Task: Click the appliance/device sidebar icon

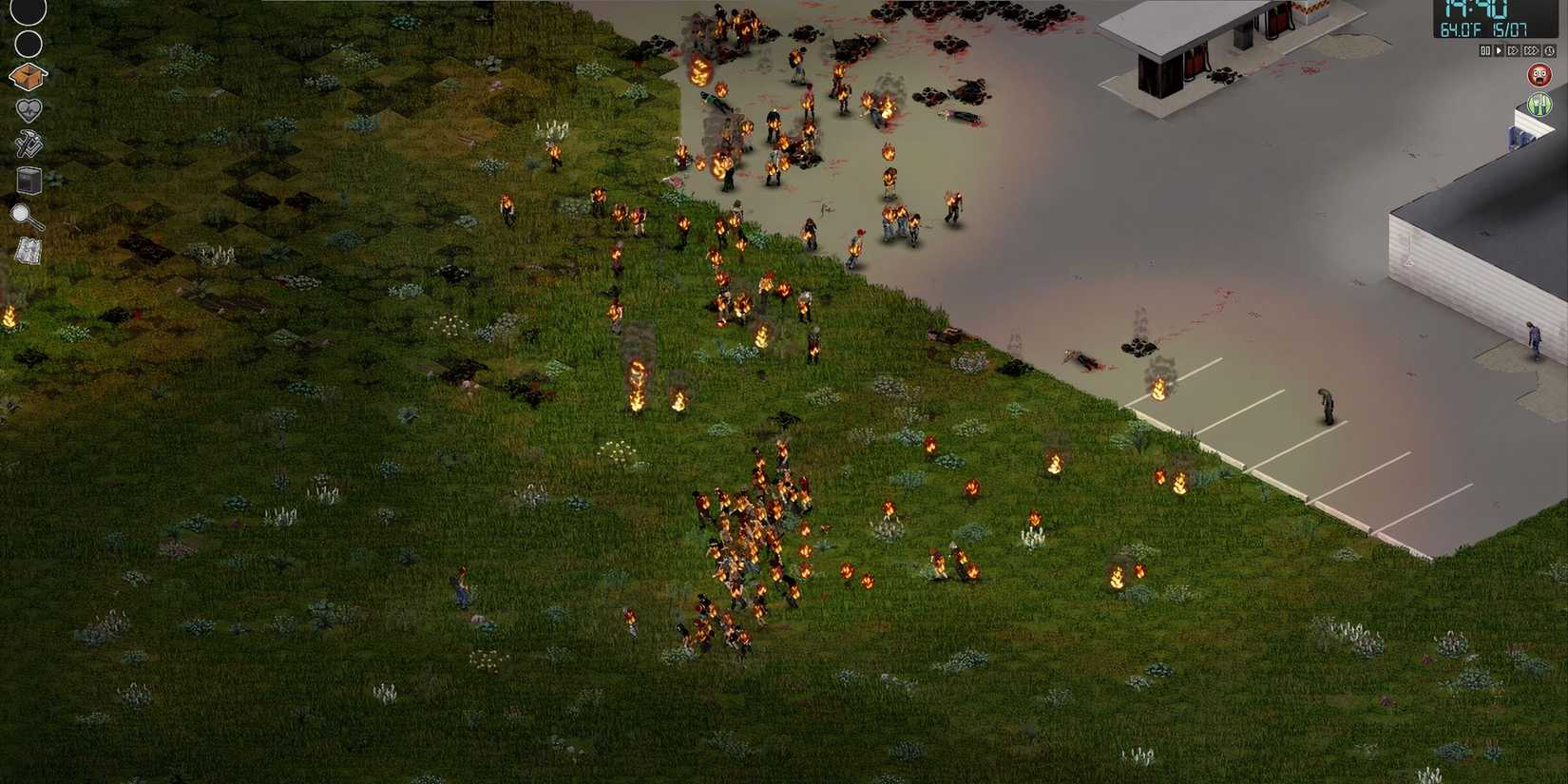Action: pos(29,179)
